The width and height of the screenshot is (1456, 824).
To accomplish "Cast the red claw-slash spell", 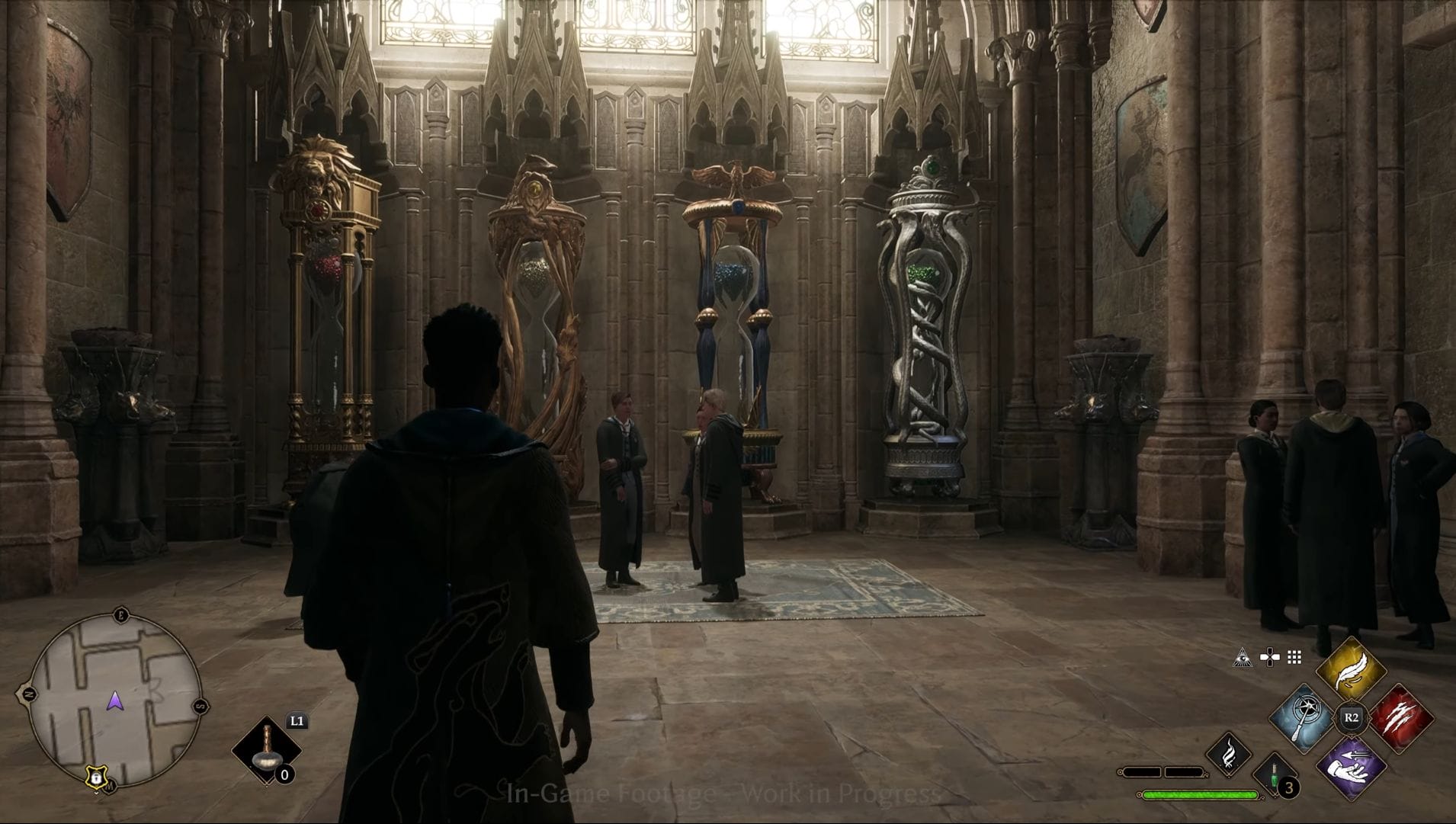I will coord(1400,718).
